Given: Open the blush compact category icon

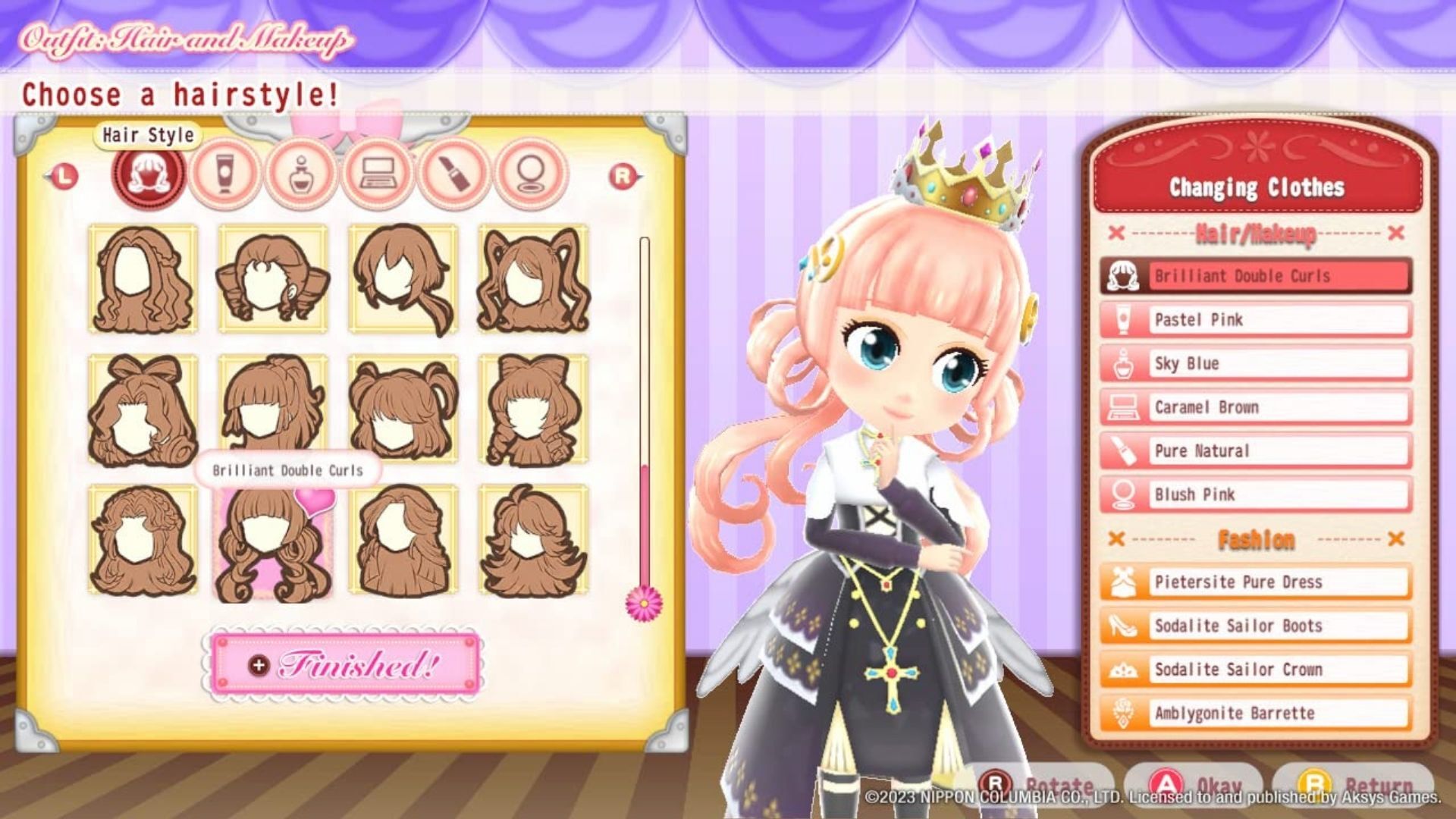Looking at the screenshot, I should (x=533, y=176).
